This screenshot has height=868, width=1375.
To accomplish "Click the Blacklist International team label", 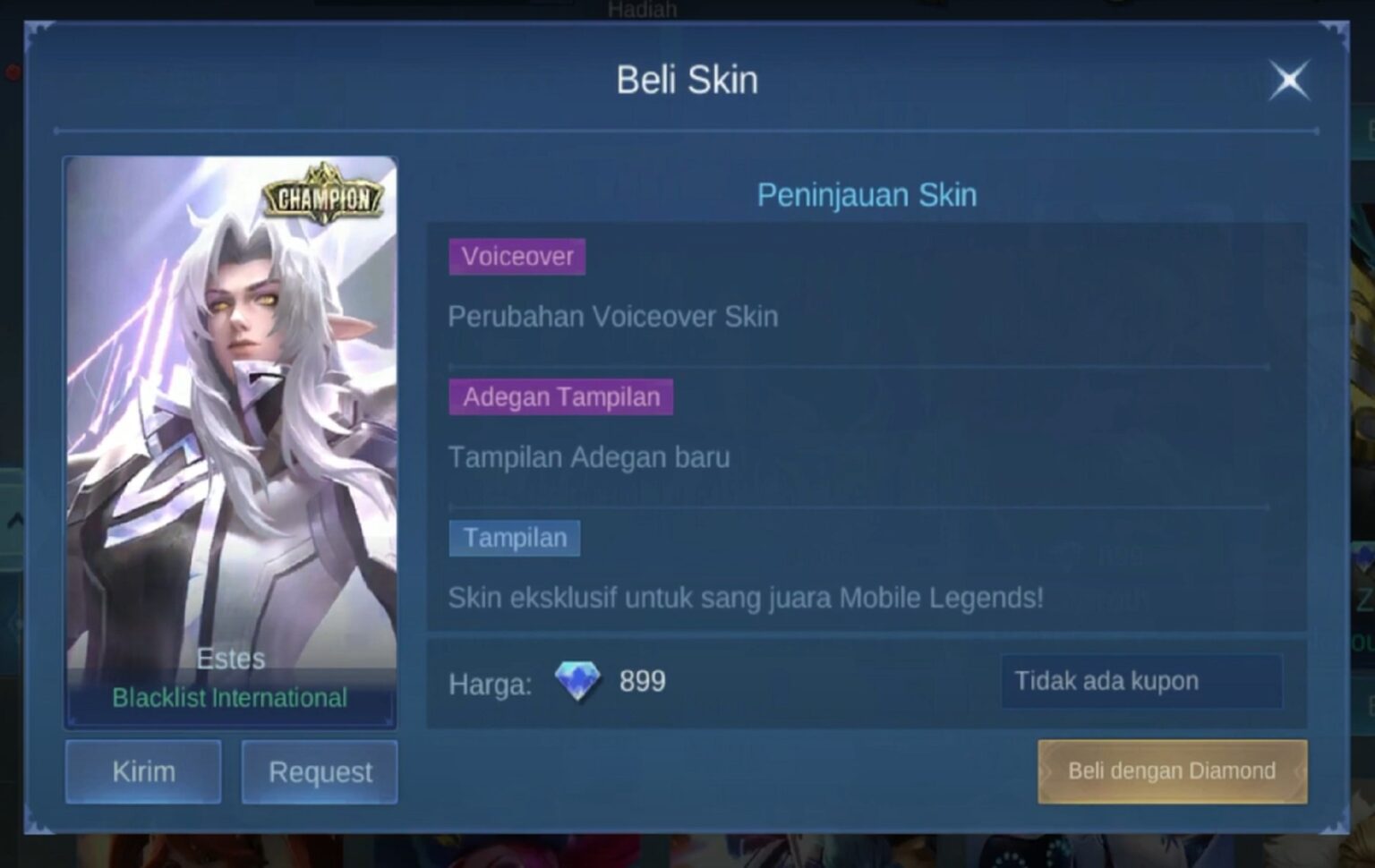I will click(x=230, y=698).
